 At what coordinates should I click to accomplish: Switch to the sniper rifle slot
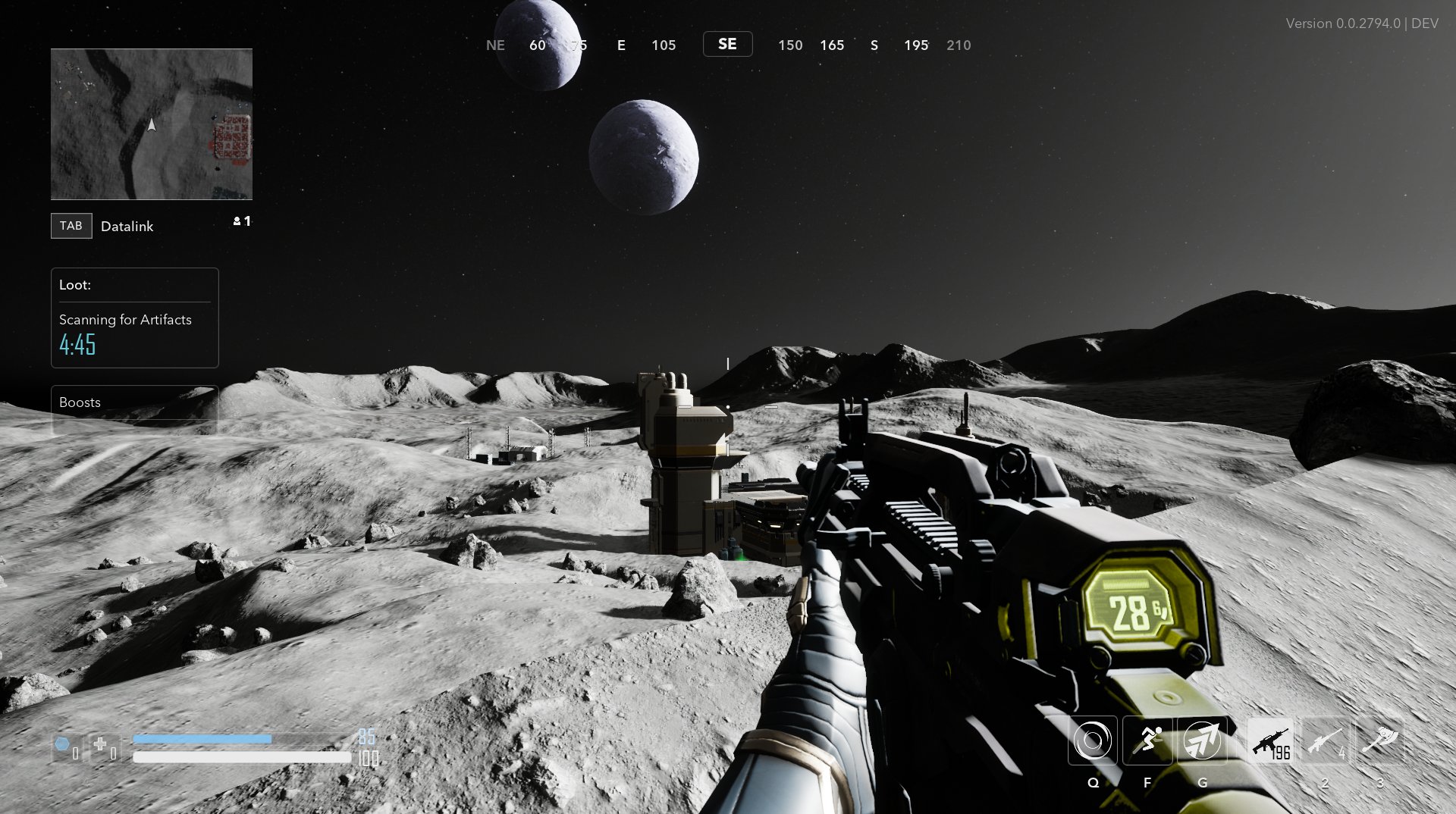pyautogui.click(x=1325, y=741)
